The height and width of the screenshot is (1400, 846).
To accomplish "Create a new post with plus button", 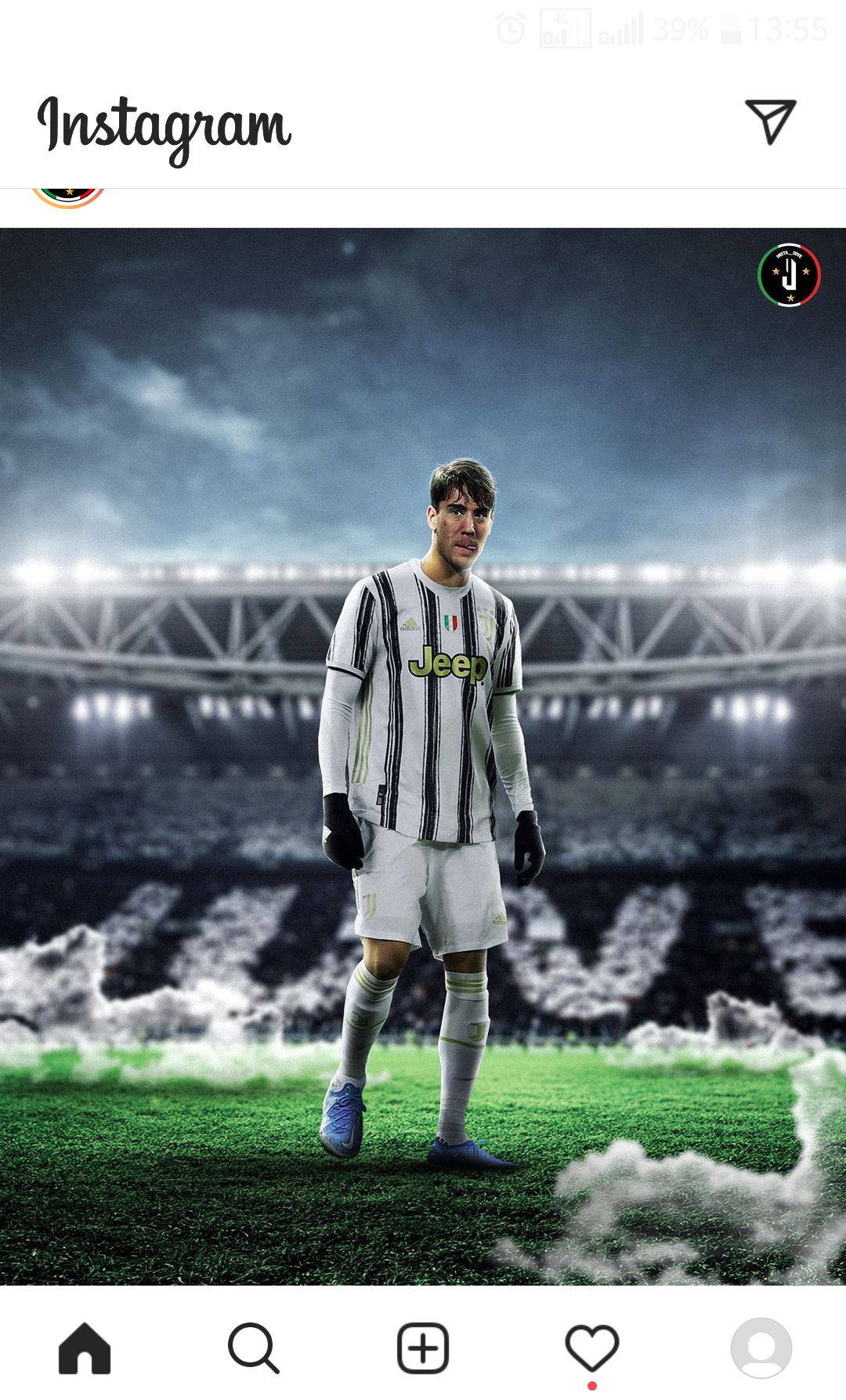I will click(423, 1348).
